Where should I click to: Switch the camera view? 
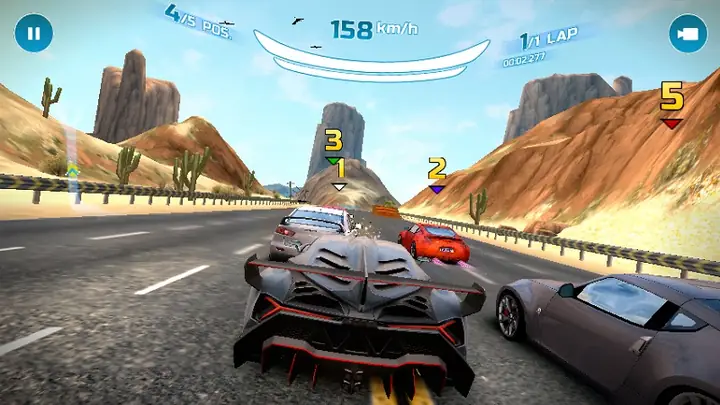687,33
